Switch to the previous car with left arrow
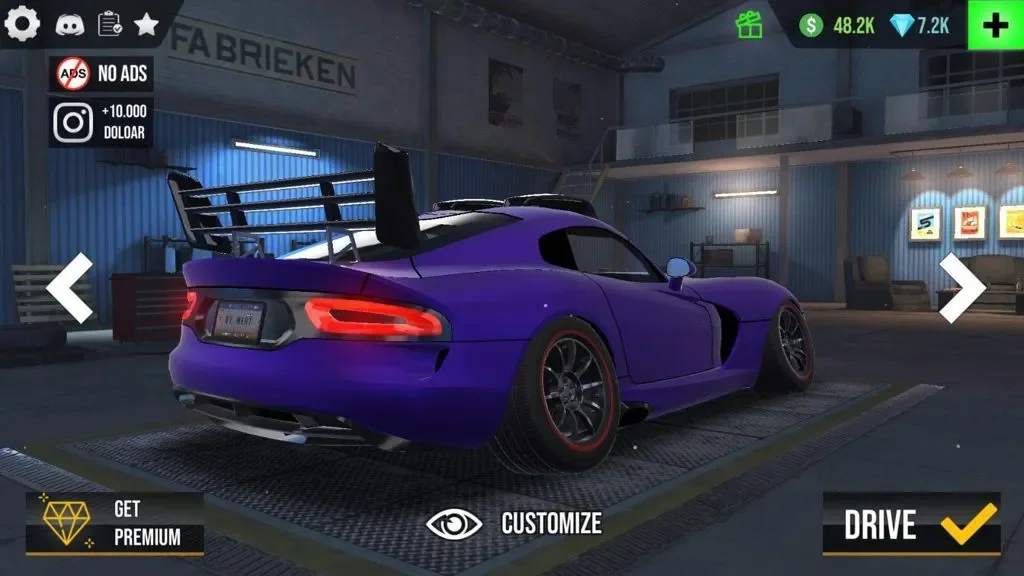 69,288
